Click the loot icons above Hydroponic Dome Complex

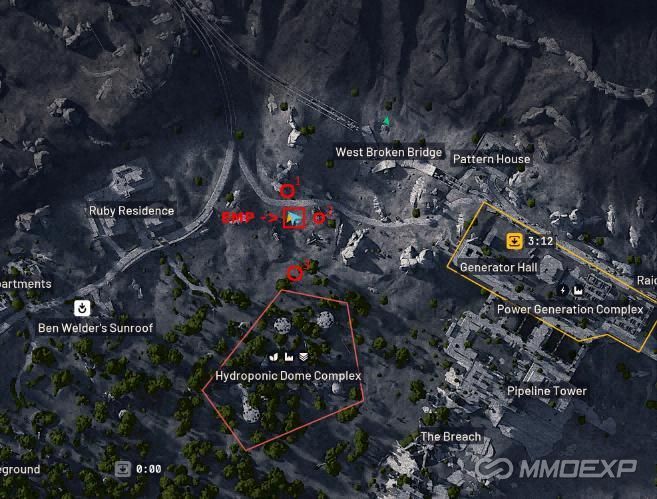point(288,356)
